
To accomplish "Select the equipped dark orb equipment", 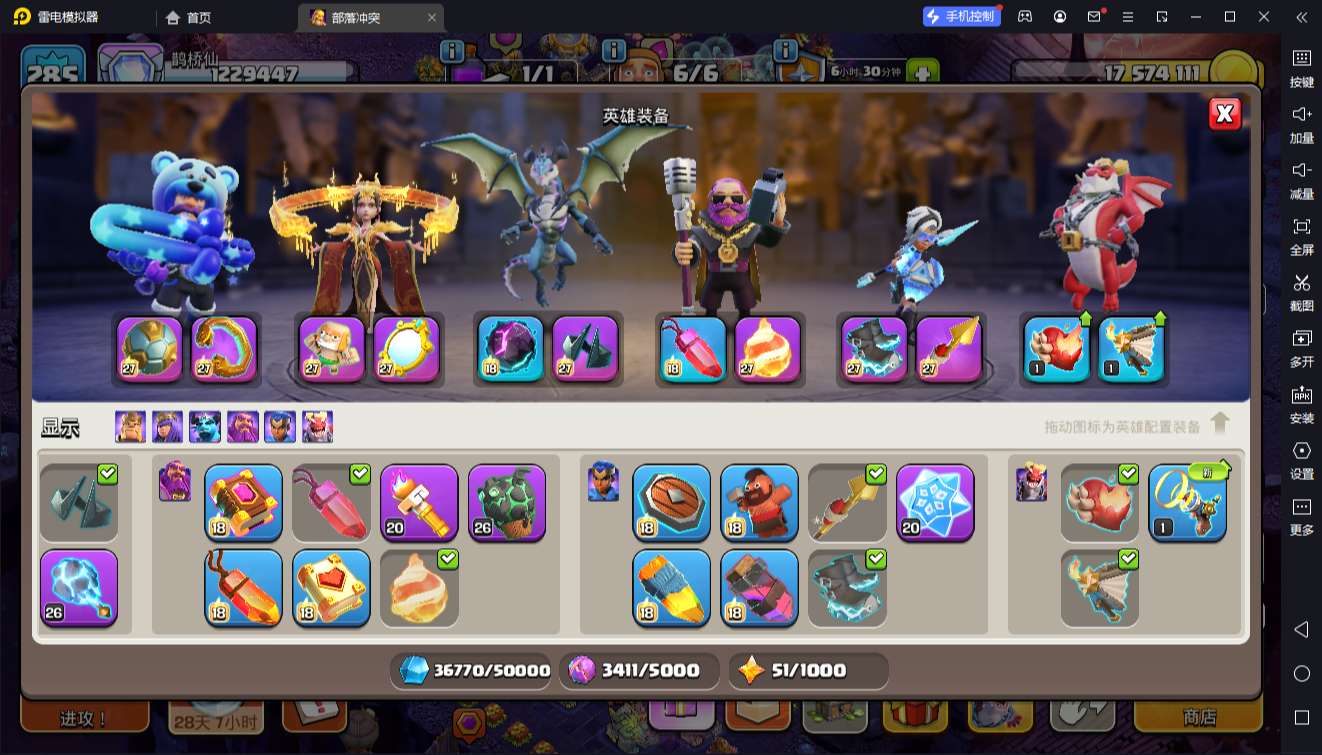I will tap(510, 349).
